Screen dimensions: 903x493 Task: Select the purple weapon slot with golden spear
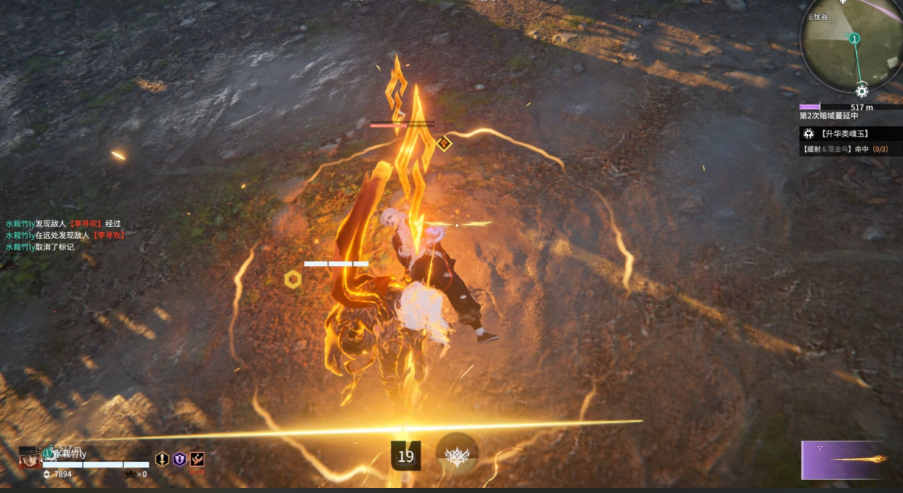[x=843, y=460]
